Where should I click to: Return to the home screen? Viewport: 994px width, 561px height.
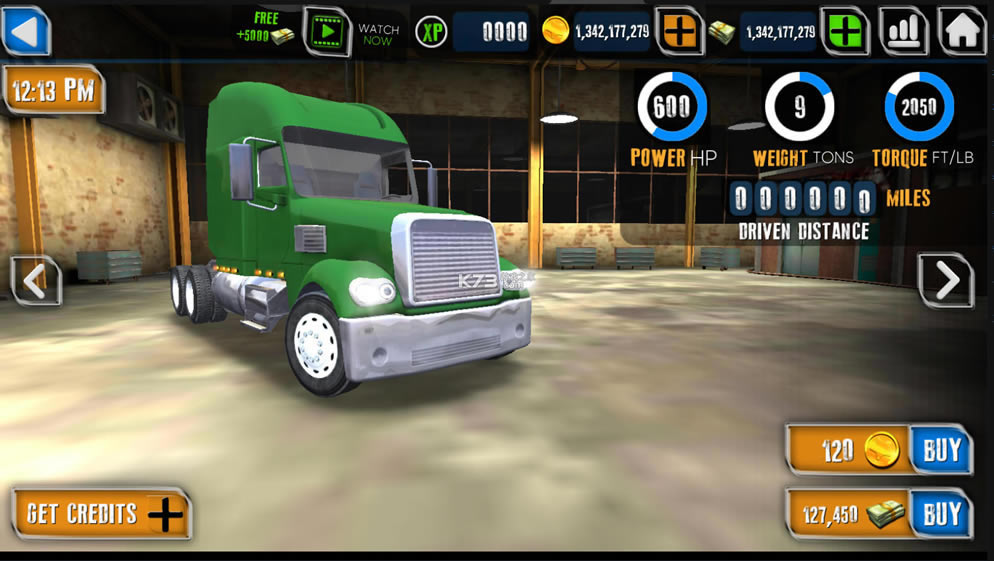pyautogui.click(x=962, y=31)
